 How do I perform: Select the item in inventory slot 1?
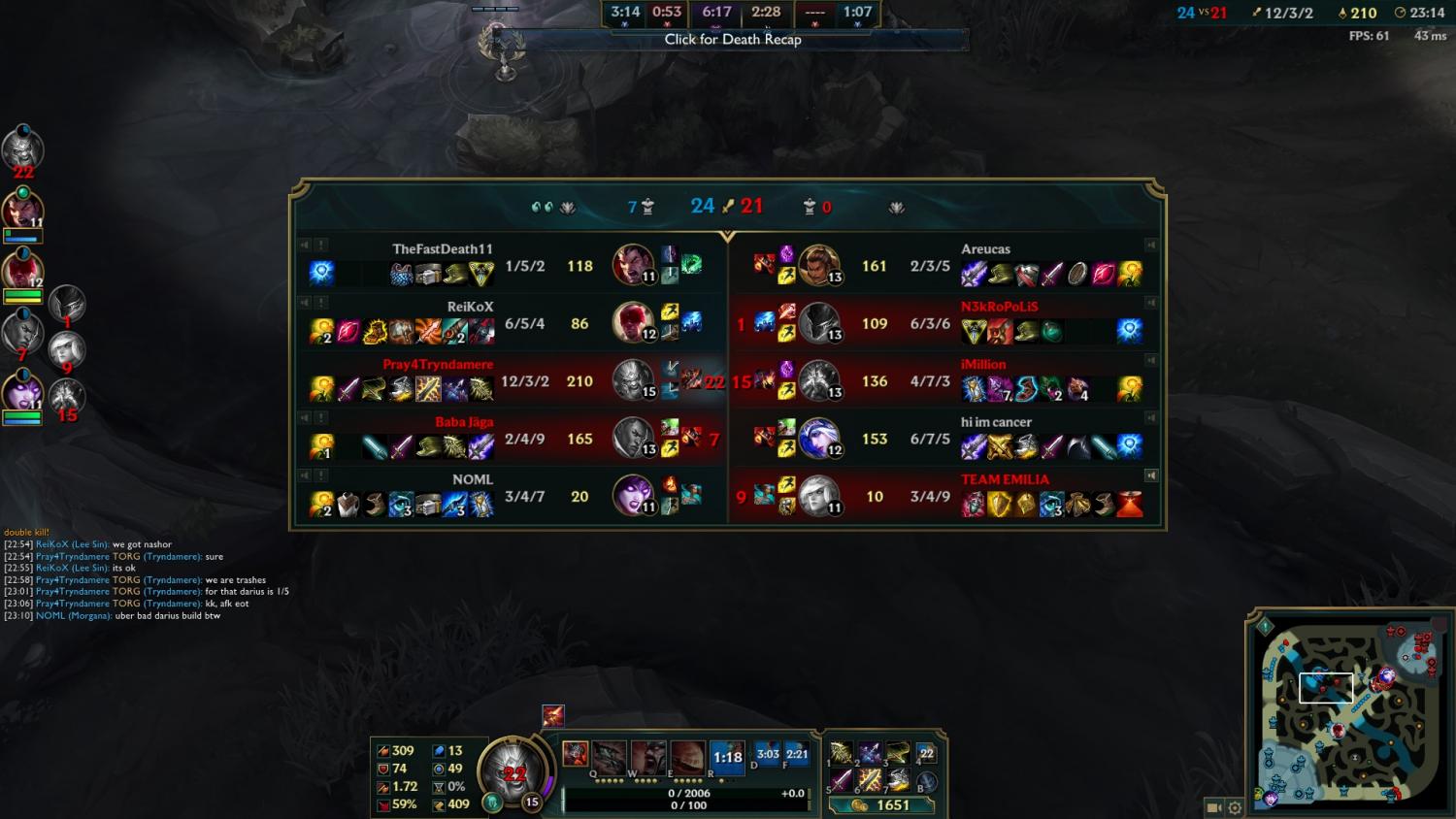point(841,753)
